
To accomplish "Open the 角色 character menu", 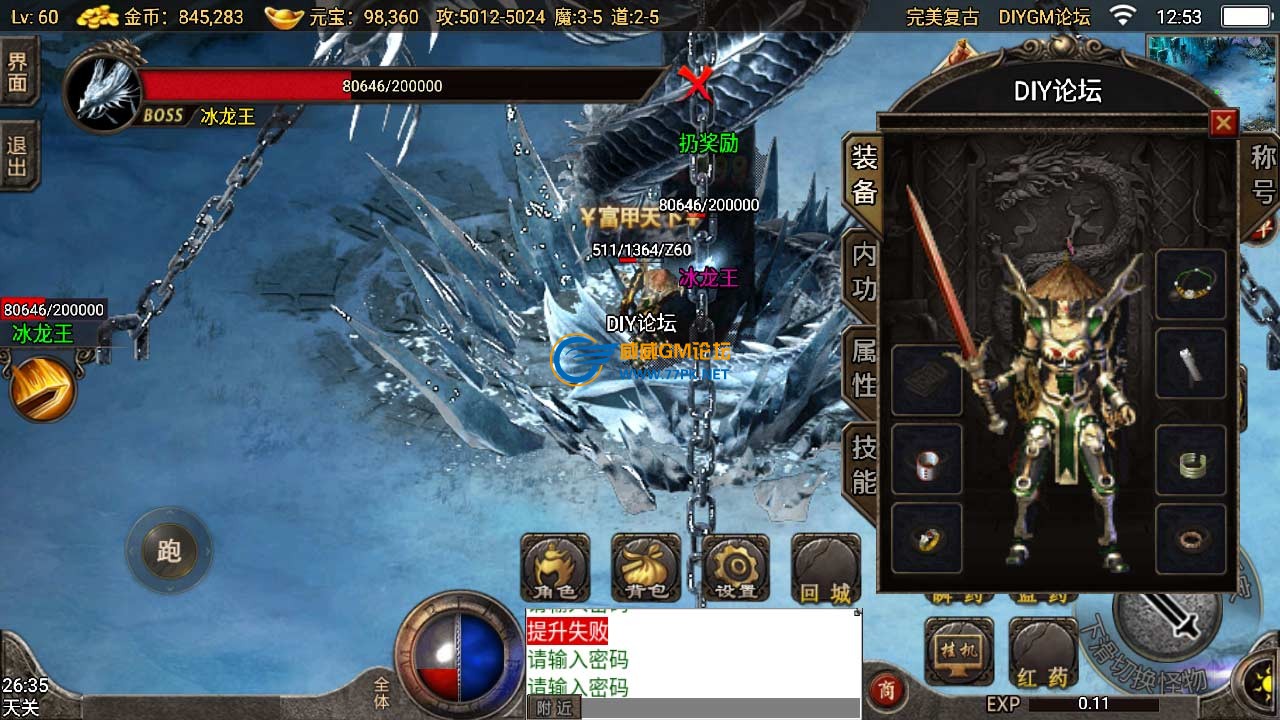I will pos(556,568).
